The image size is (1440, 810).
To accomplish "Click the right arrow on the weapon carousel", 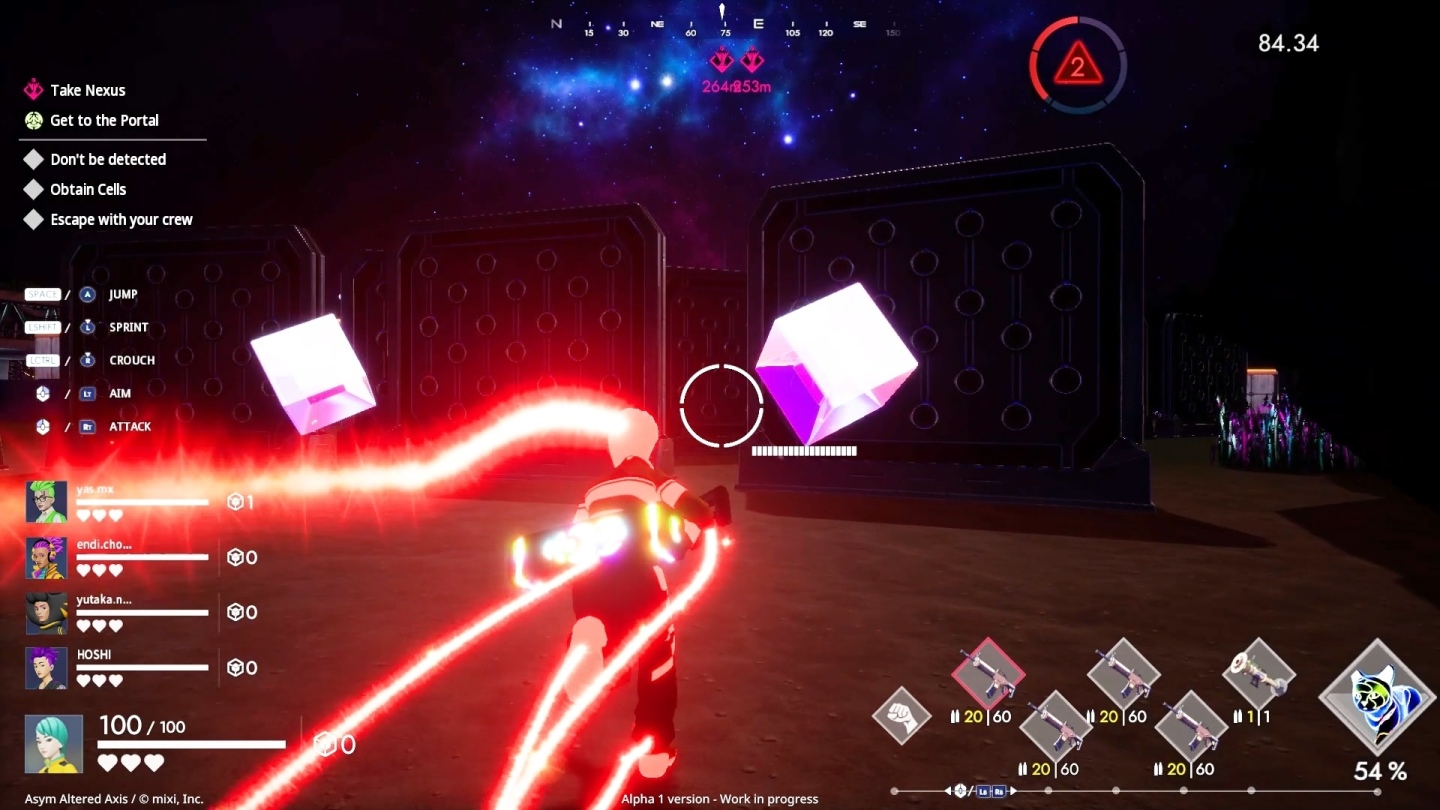I will click(1012, 791).
